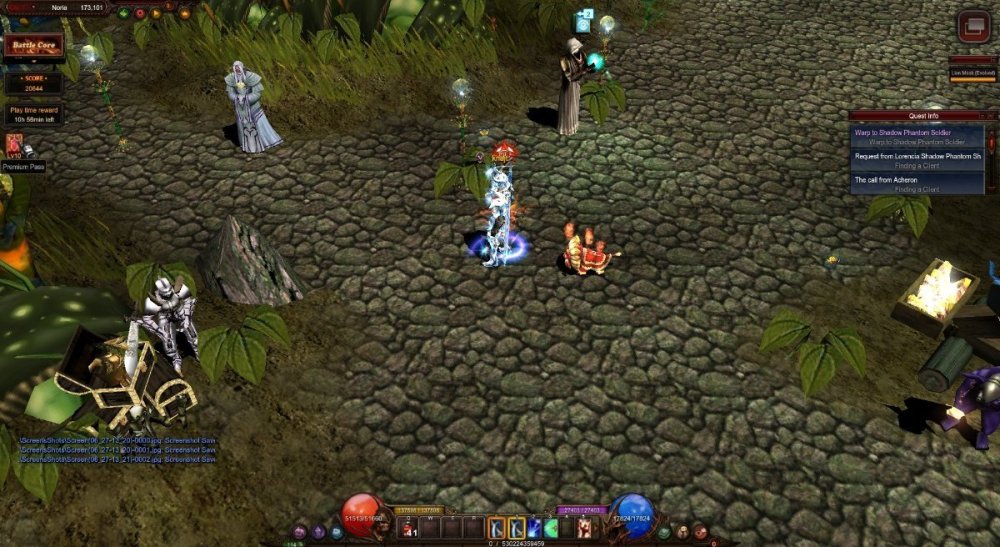Open the Premium Pass icon

pos(14,147)
